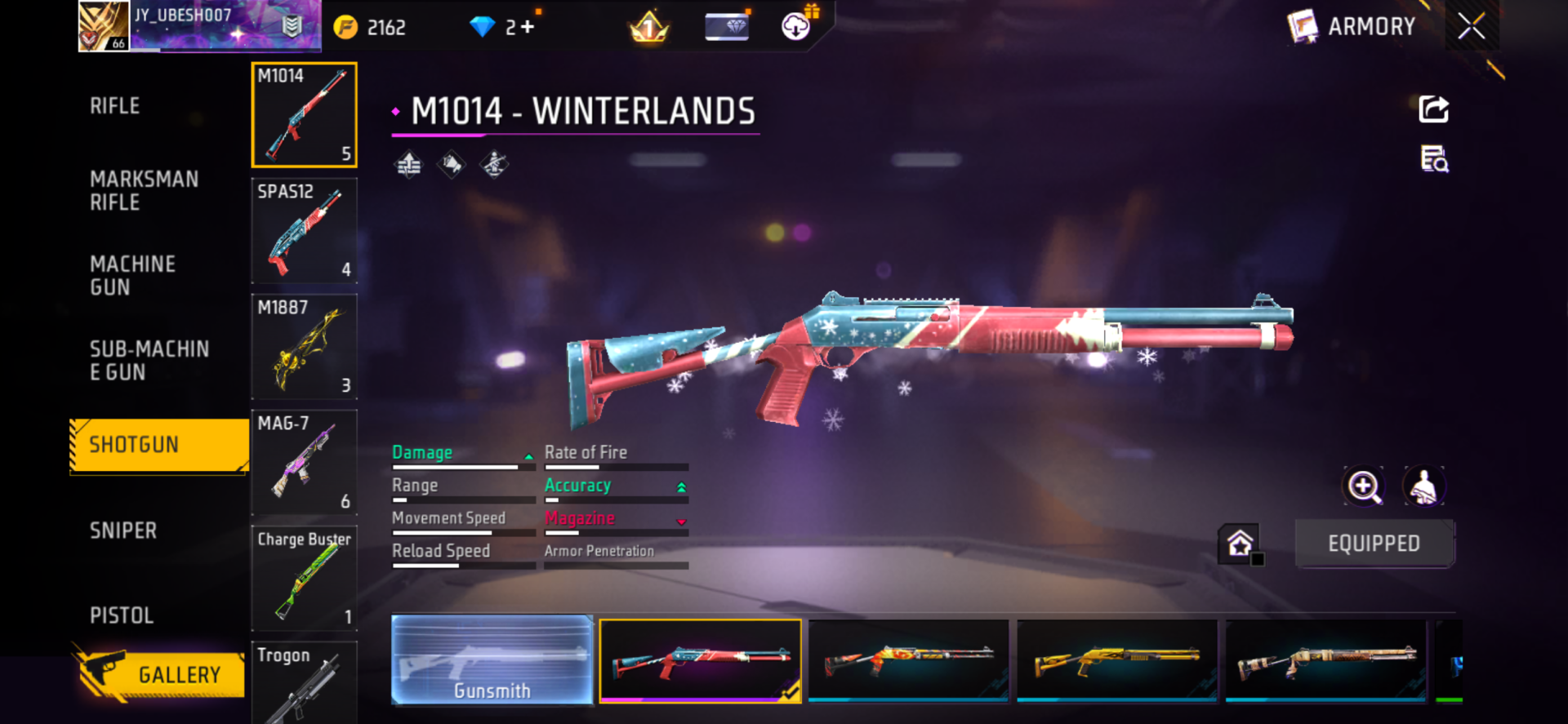Screen dimensions: 1568x724
Task: Show the Sub-Machine Gun category
Action: pyautogui.click(x=149, y=360)
